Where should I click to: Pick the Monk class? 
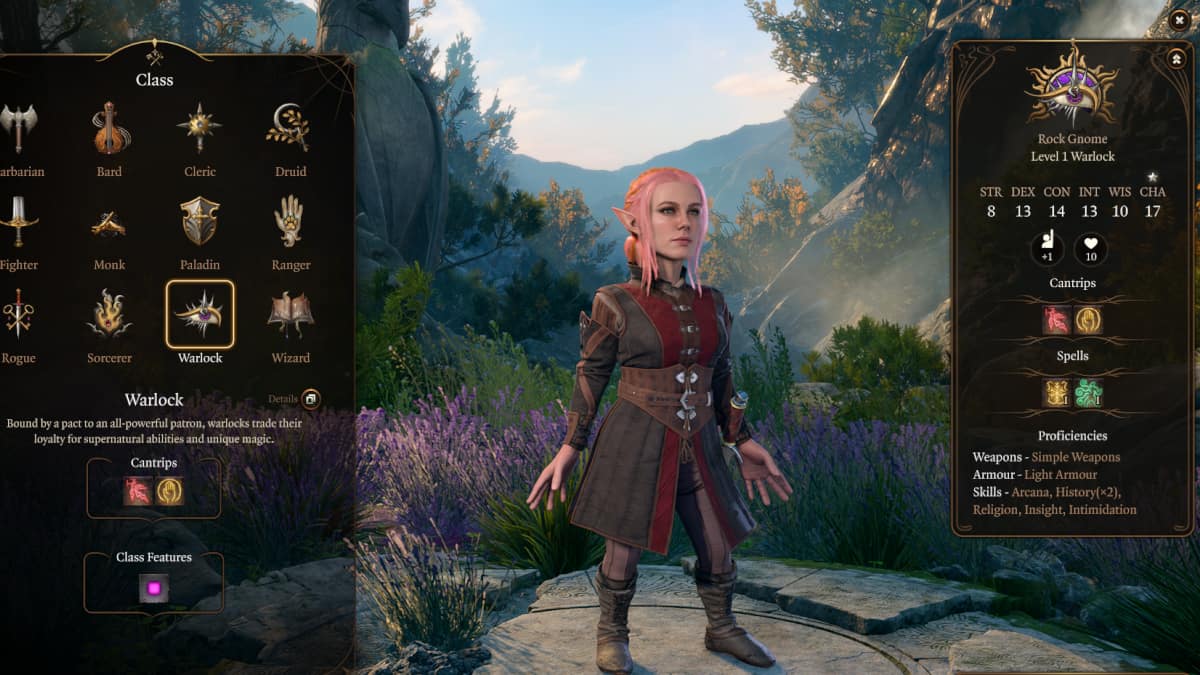[110, 224]
